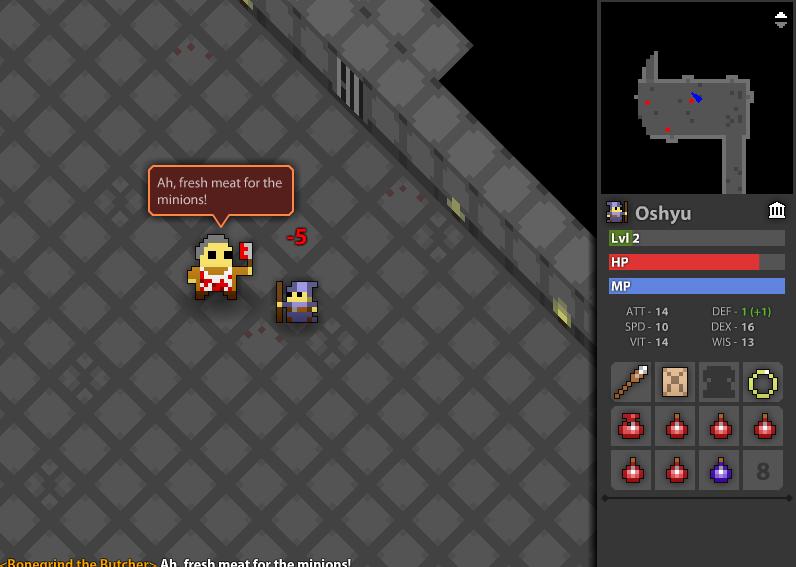796x567 pixels.
Task: Select the equipped gold ring slot
Action: [763, 382]
